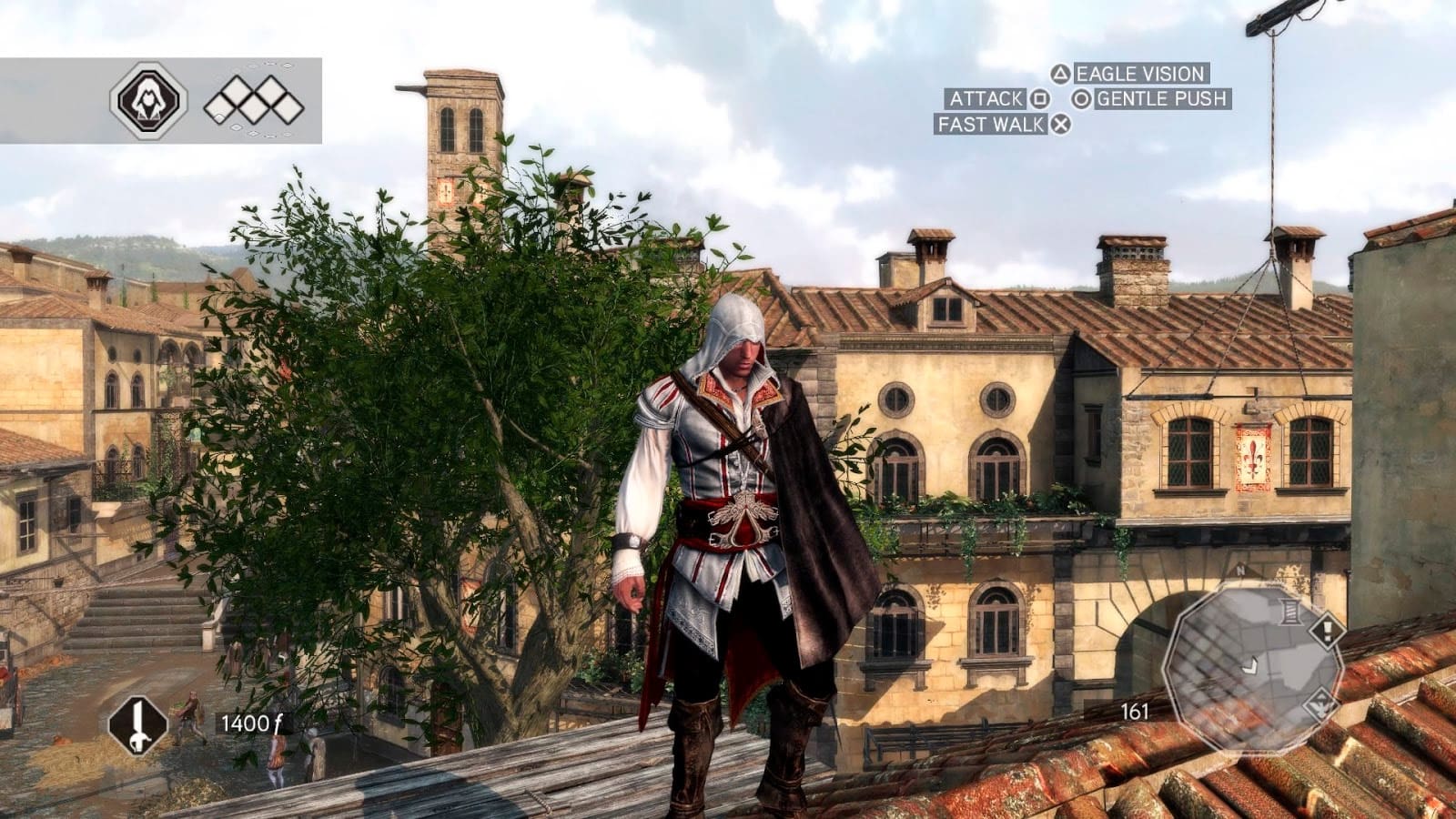
Task: Click the eagle viewpoint marker on the minimap
Action: coord(1319,706)
